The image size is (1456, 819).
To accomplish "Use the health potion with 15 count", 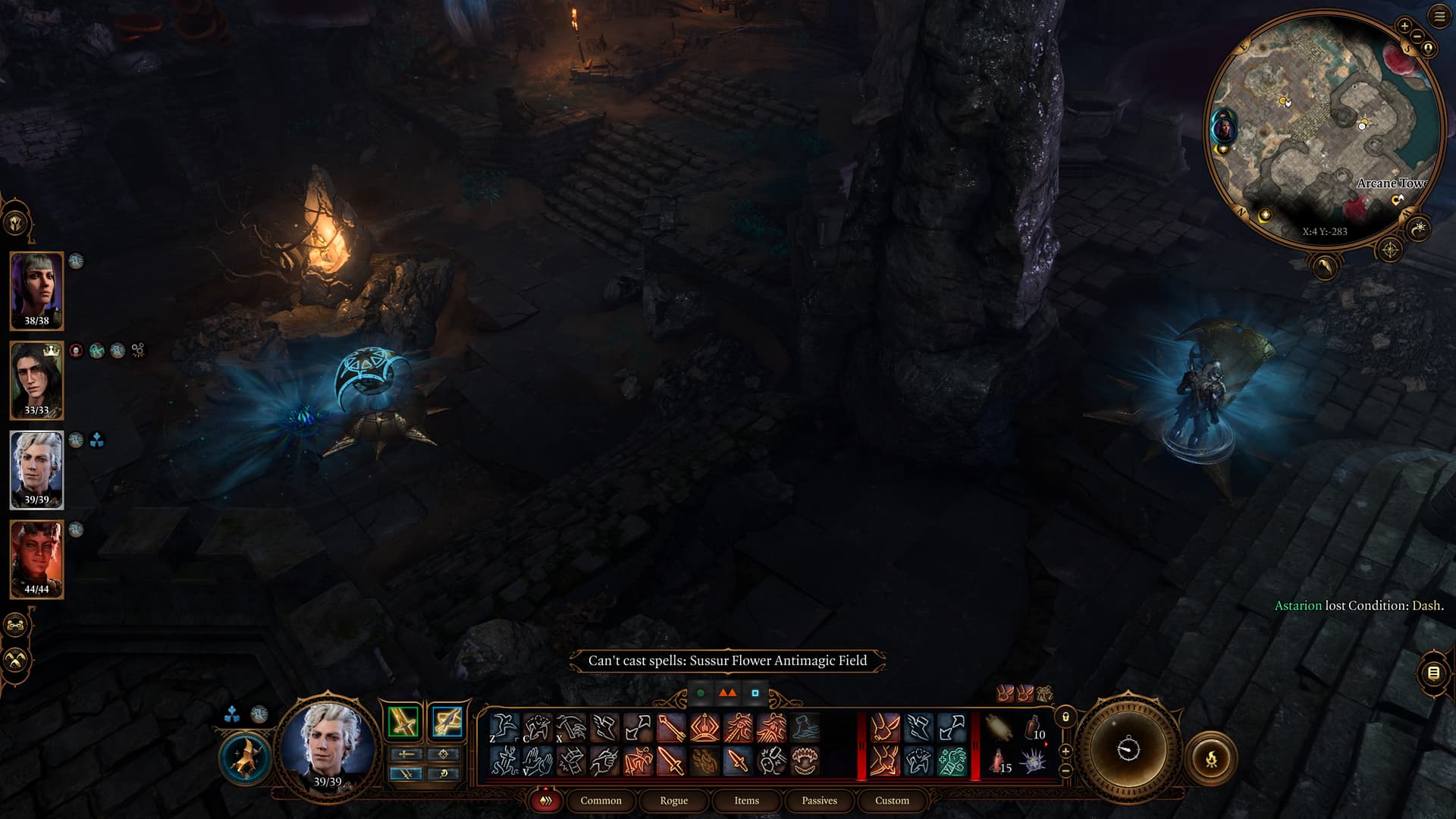I will 999,760.
